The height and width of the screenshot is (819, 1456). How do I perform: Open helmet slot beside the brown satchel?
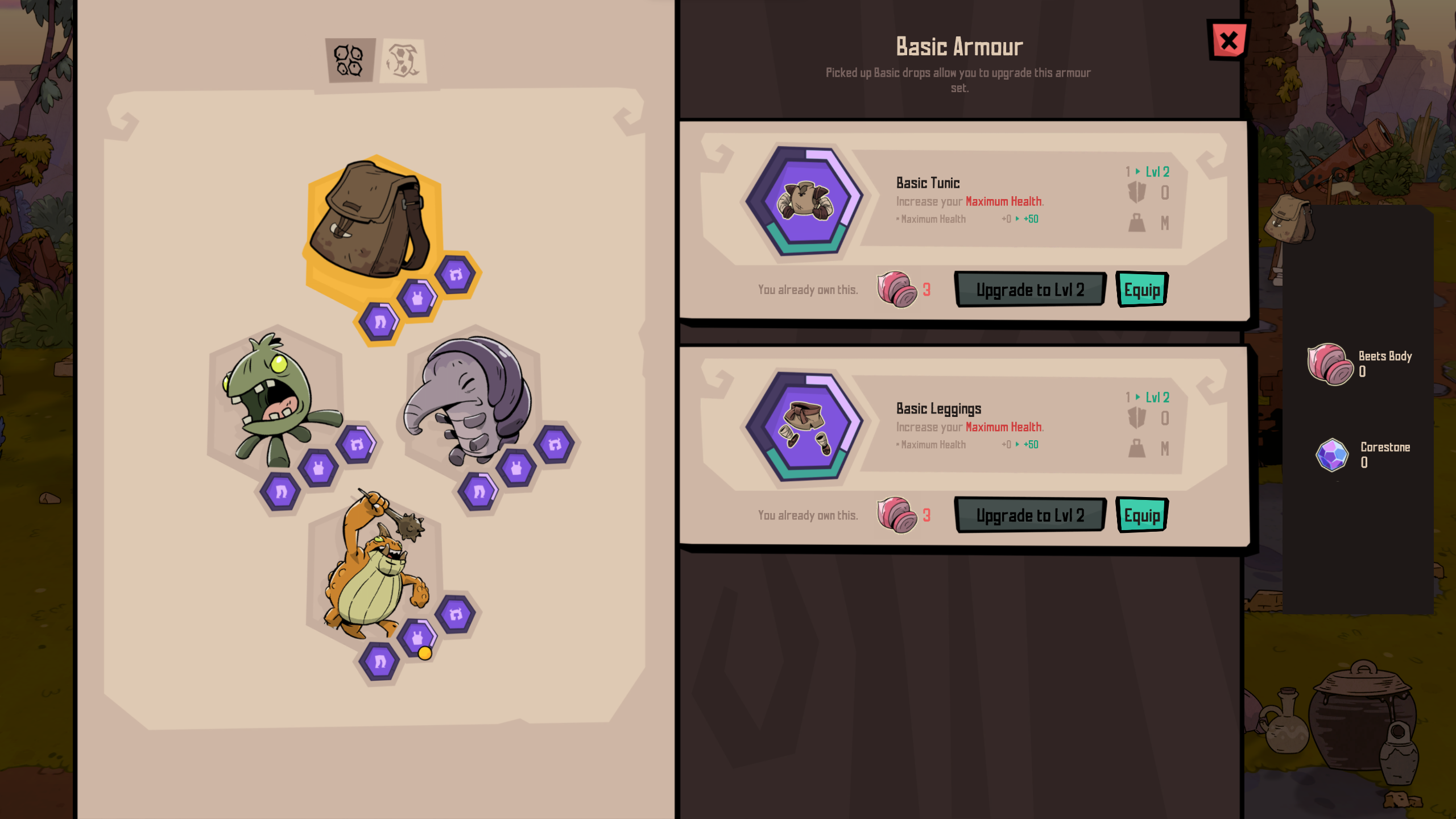(x=456, y=275)
